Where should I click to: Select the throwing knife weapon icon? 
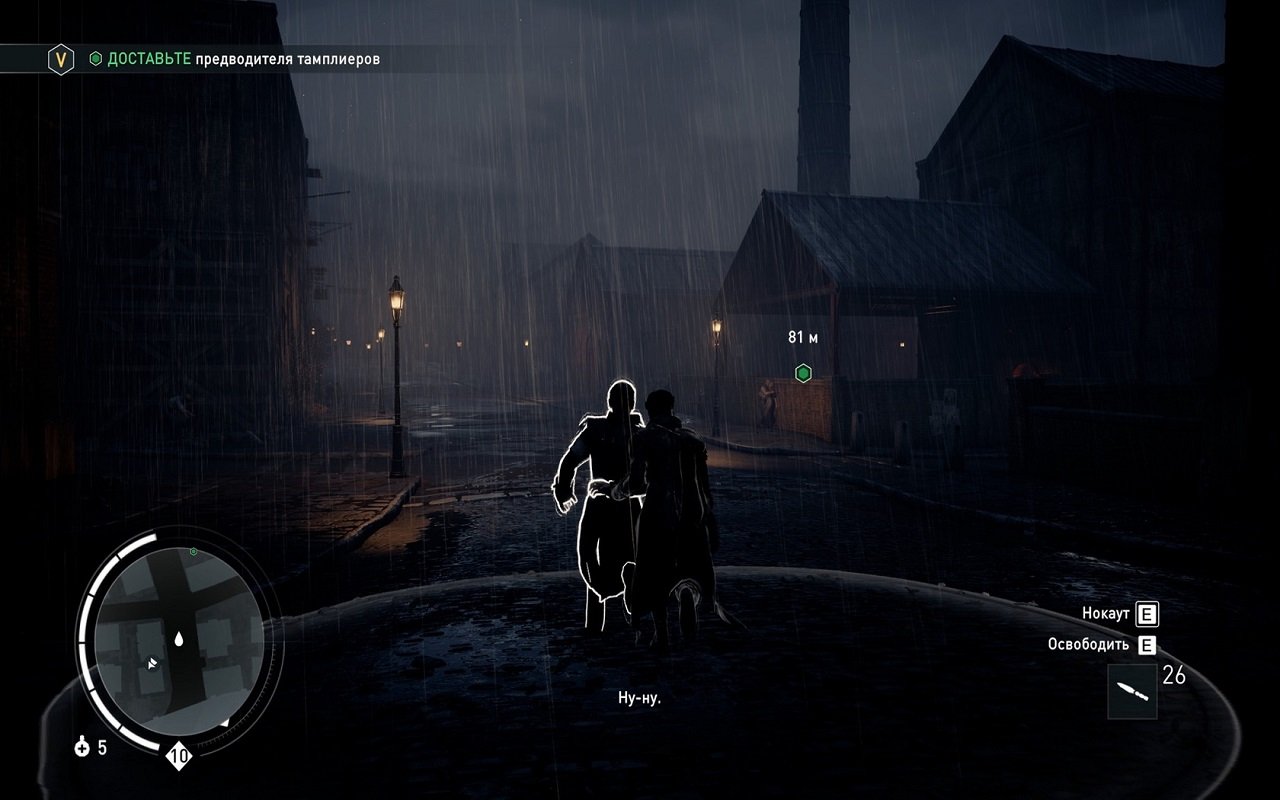pyautogui.click(x=1135, y=692)
